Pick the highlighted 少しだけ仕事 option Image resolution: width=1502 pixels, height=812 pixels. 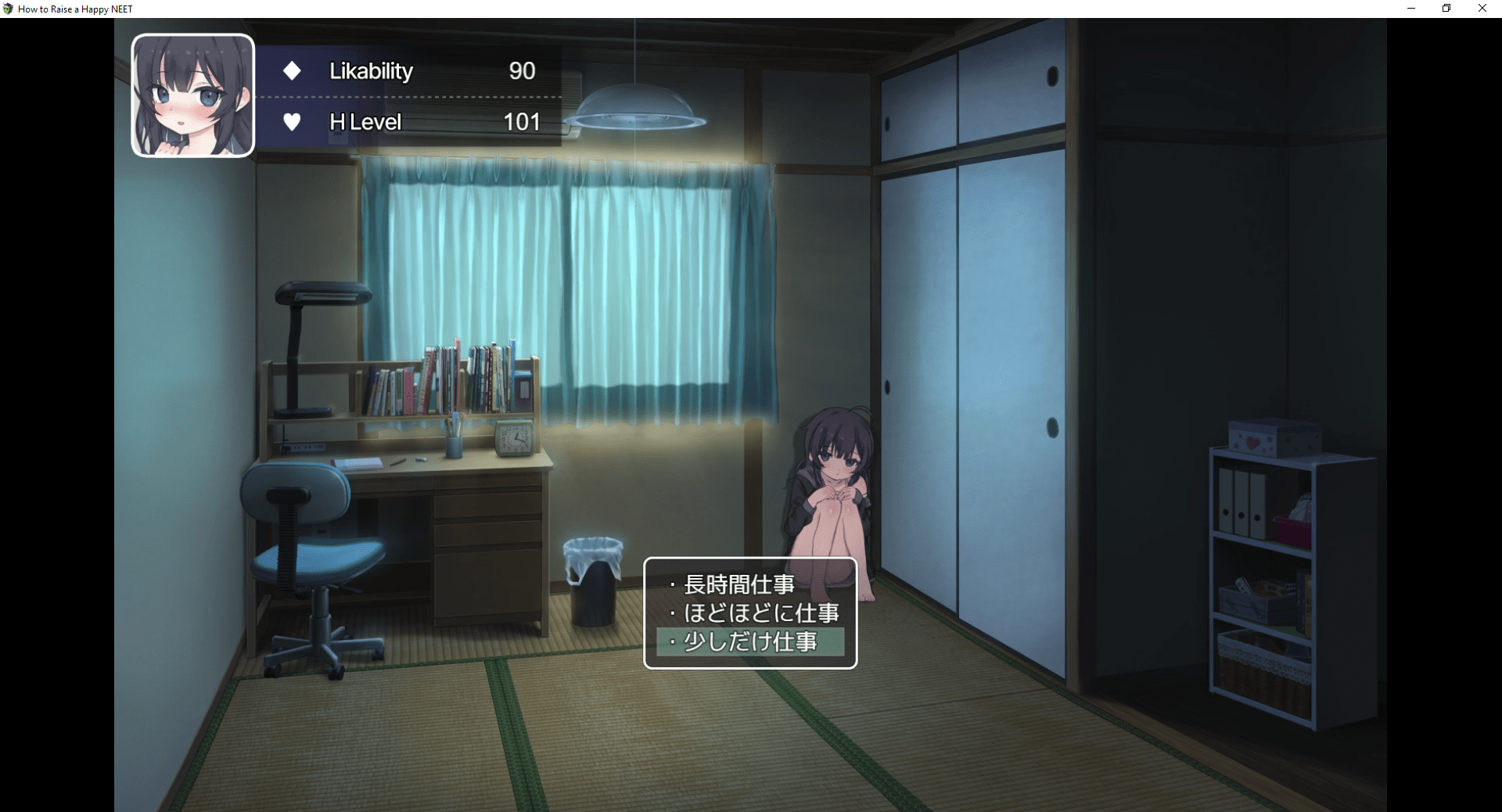(750, 642)
